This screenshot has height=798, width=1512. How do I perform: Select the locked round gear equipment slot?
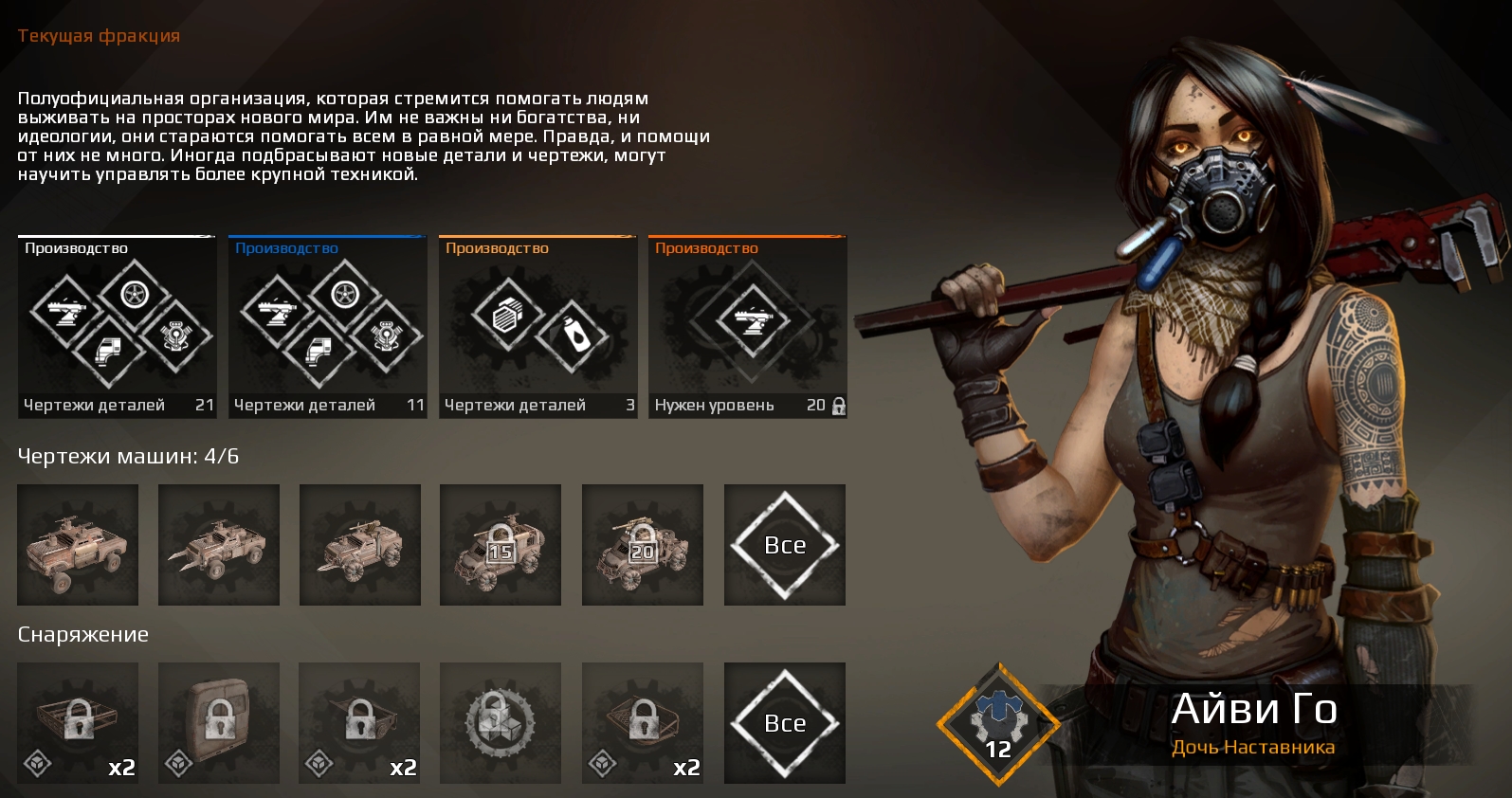pos(501,723)
